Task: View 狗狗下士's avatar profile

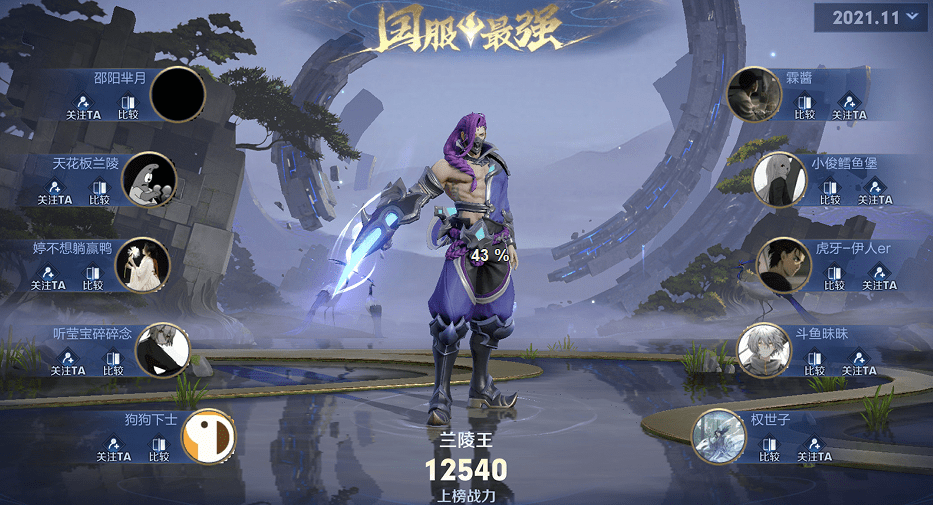Action: [x=209, y=436]
